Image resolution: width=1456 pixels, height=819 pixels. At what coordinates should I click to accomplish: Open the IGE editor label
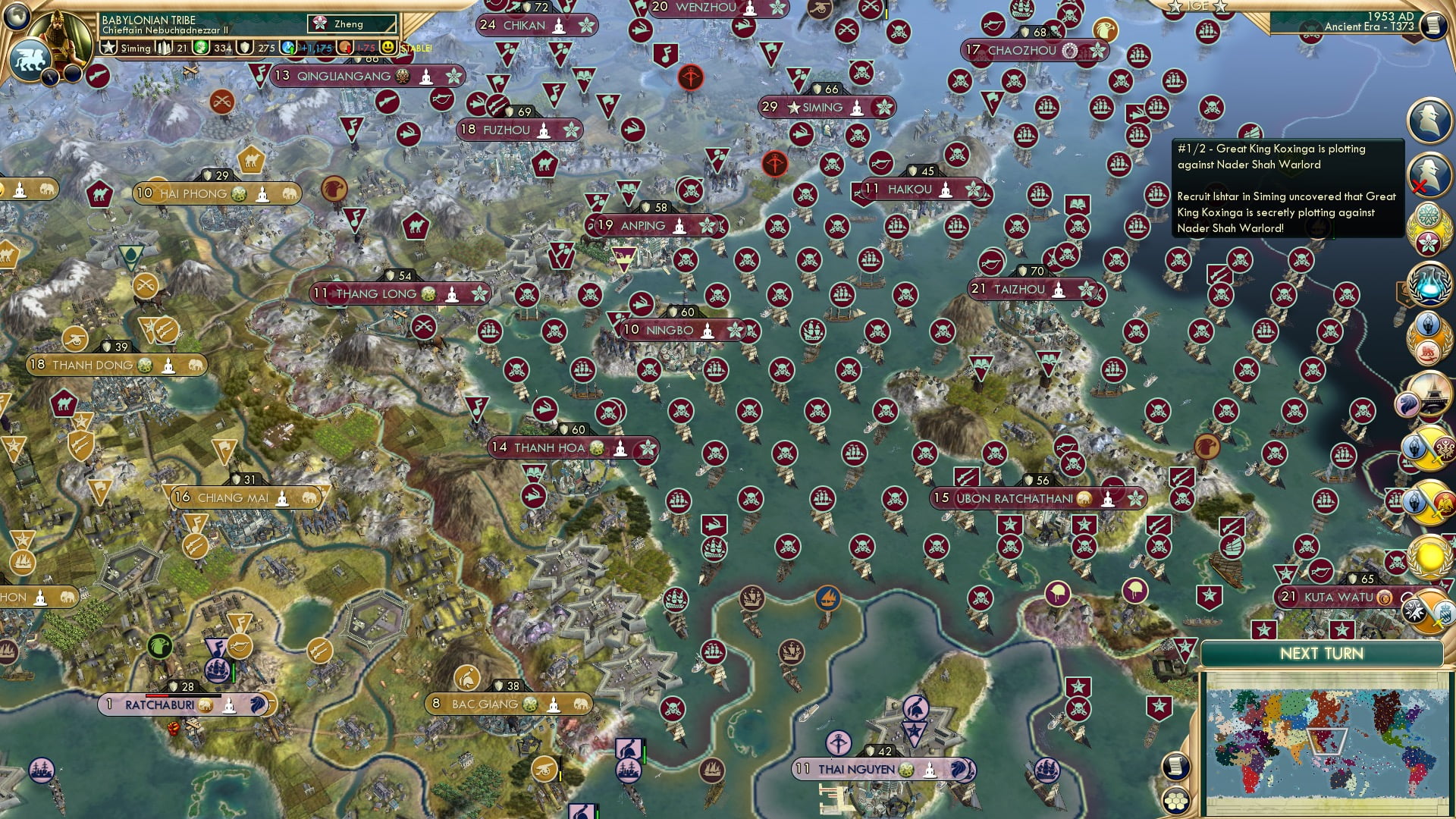pos(1198,6)
